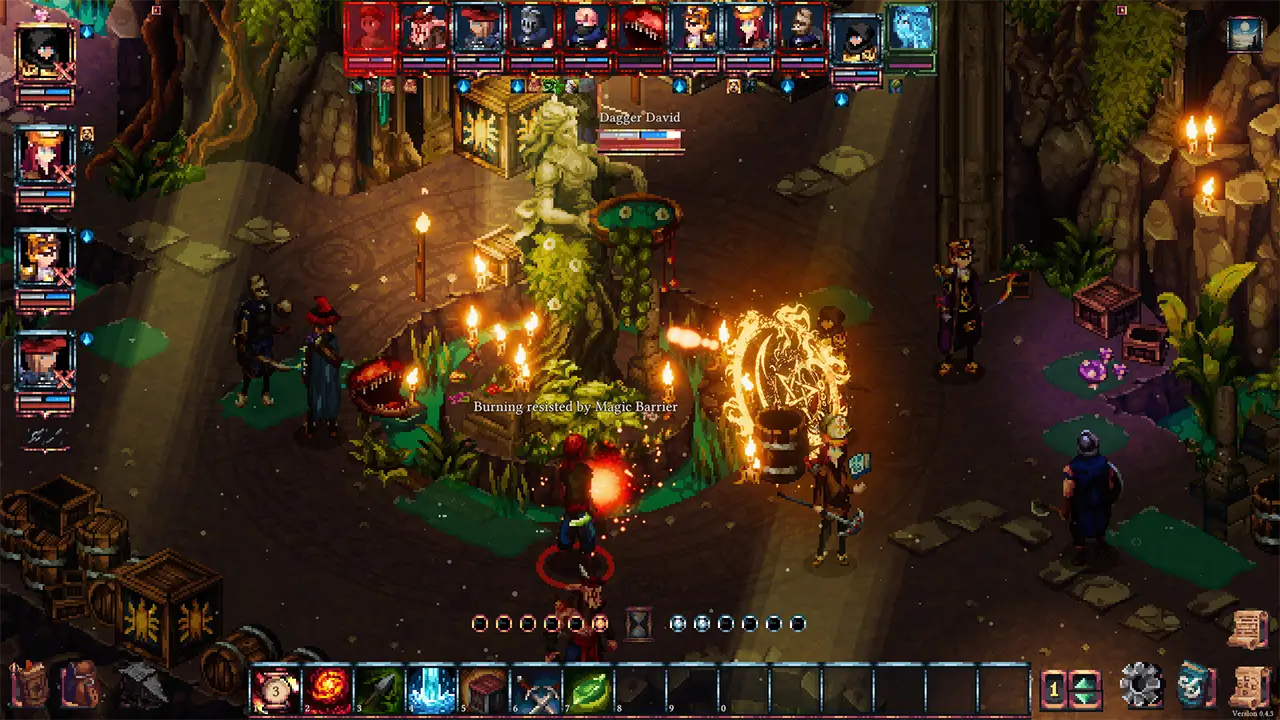Click the green up arrow on the quantity stepper
This screenshot has height=720, width=1280.
coord(1083,682)
